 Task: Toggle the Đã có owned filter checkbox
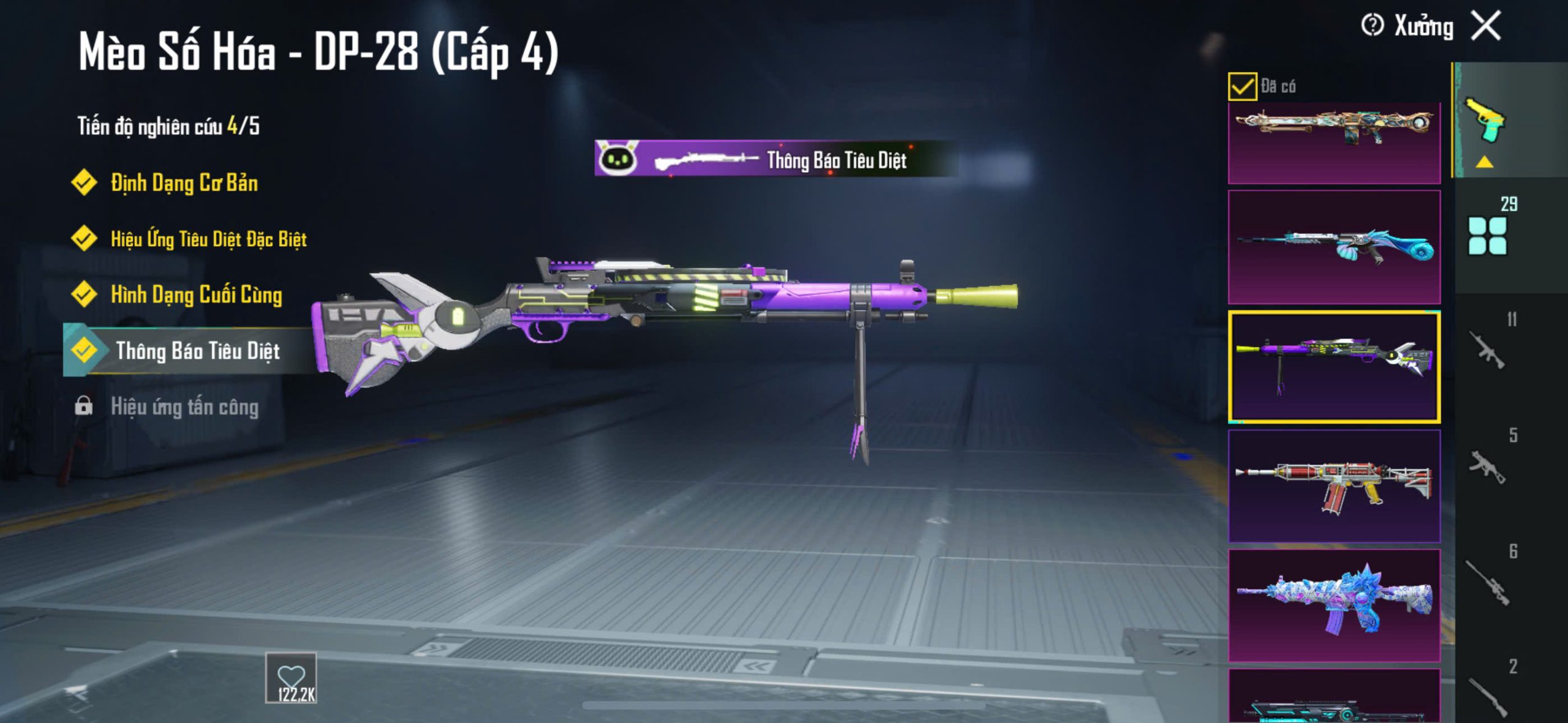point(1242,86)
